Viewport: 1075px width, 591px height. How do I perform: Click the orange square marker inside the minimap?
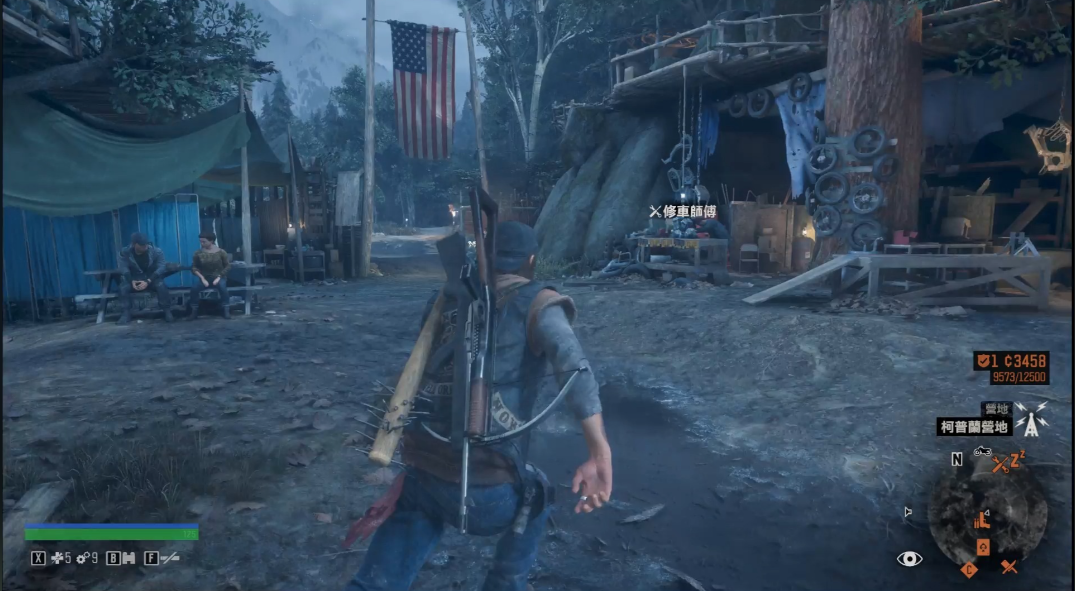[x=983, y=547]
